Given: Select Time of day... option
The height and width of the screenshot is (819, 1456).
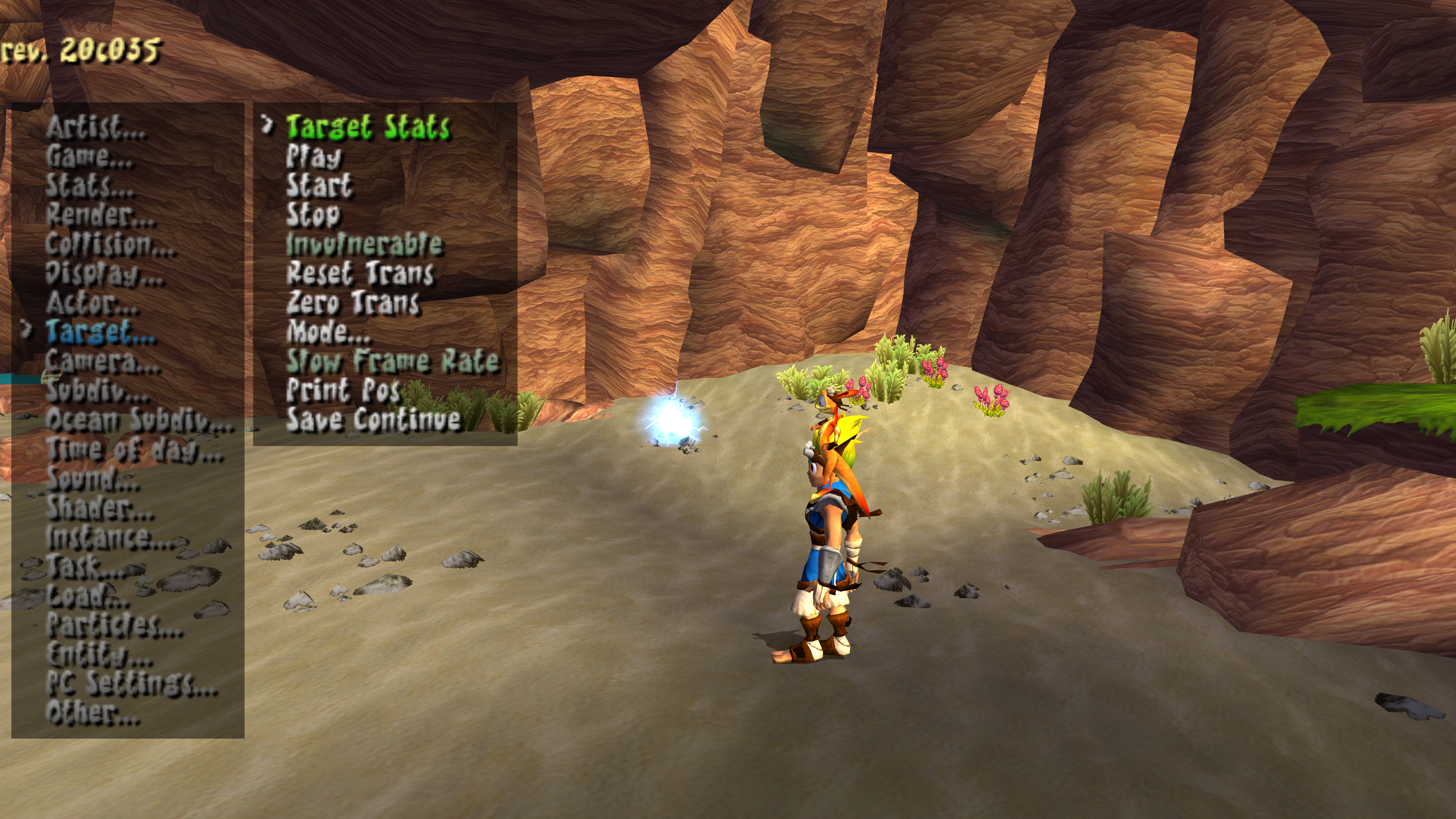Looking at the screenshot, I should (x=135, y=450).
